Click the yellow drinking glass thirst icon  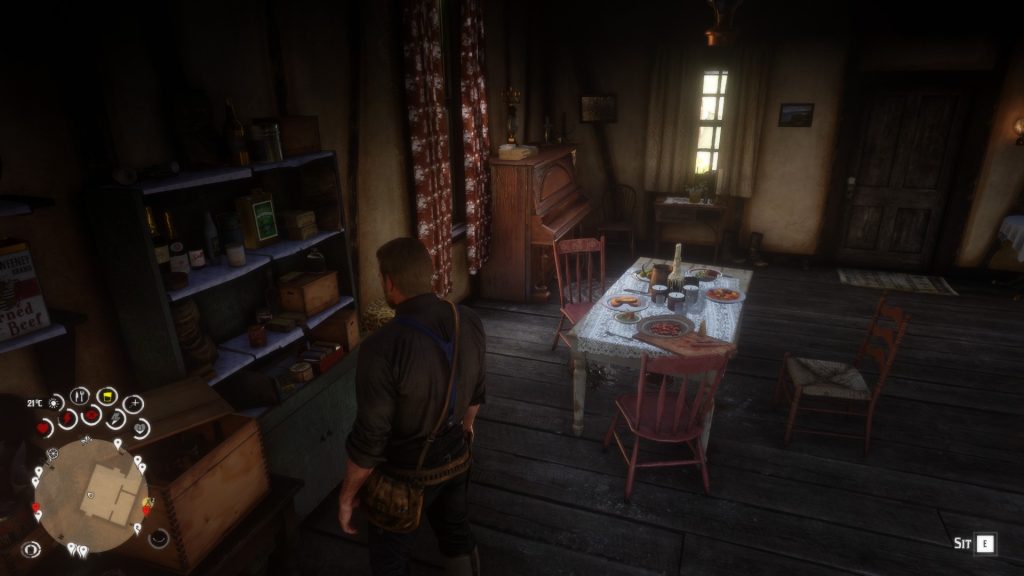(x=107, y=395)
